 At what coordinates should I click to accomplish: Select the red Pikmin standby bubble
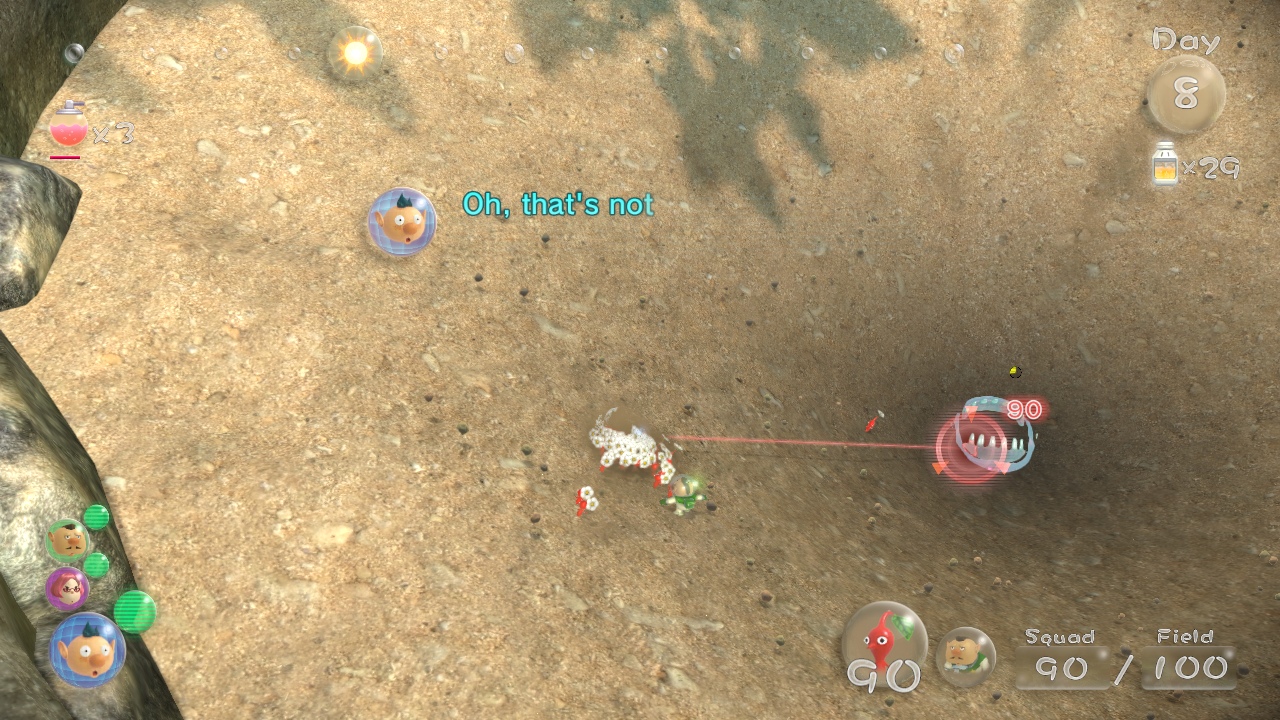point(884,644)
